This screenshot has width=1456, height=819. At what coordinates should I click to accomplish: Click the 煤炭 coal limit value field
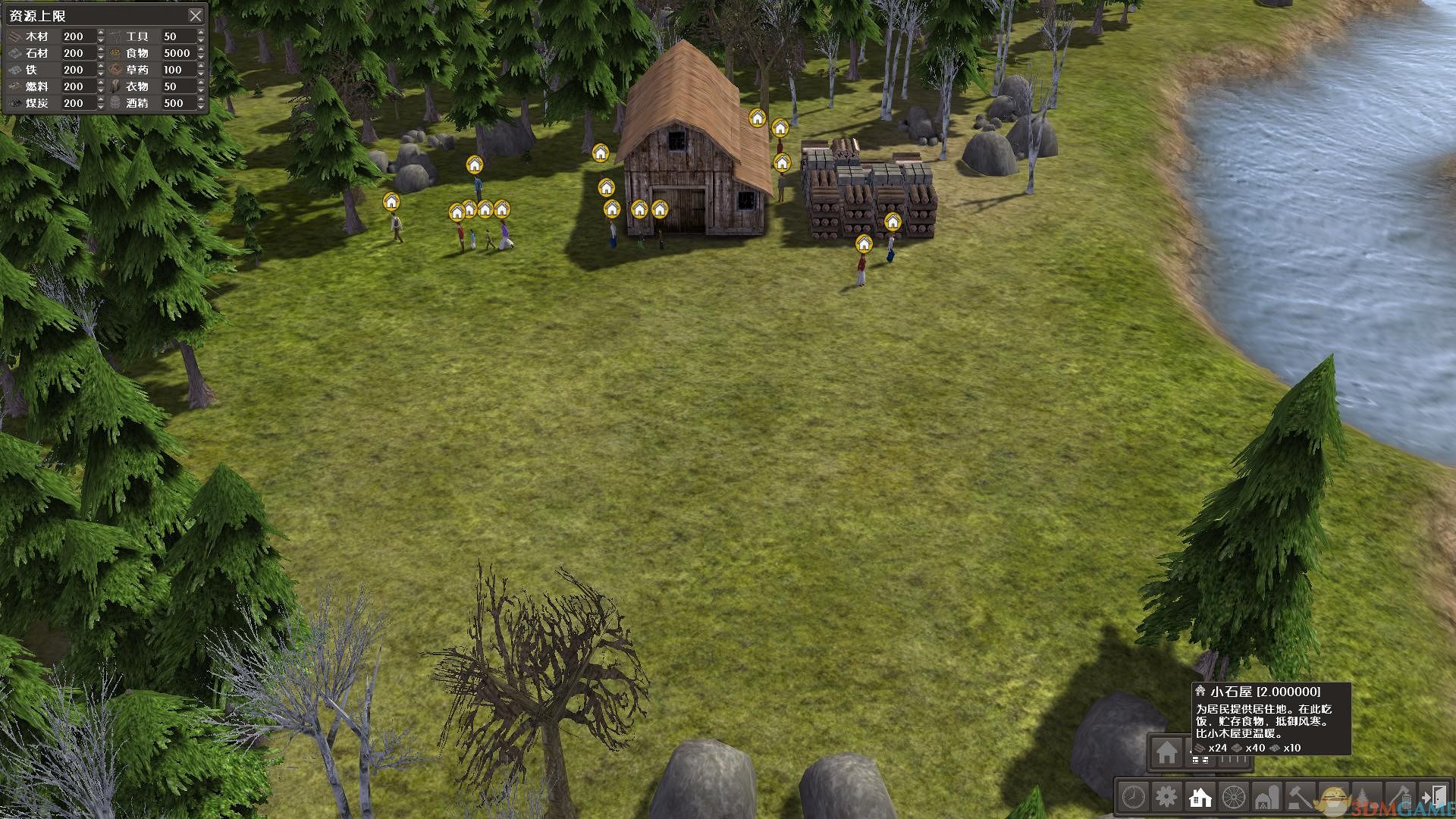coord(79,103)
